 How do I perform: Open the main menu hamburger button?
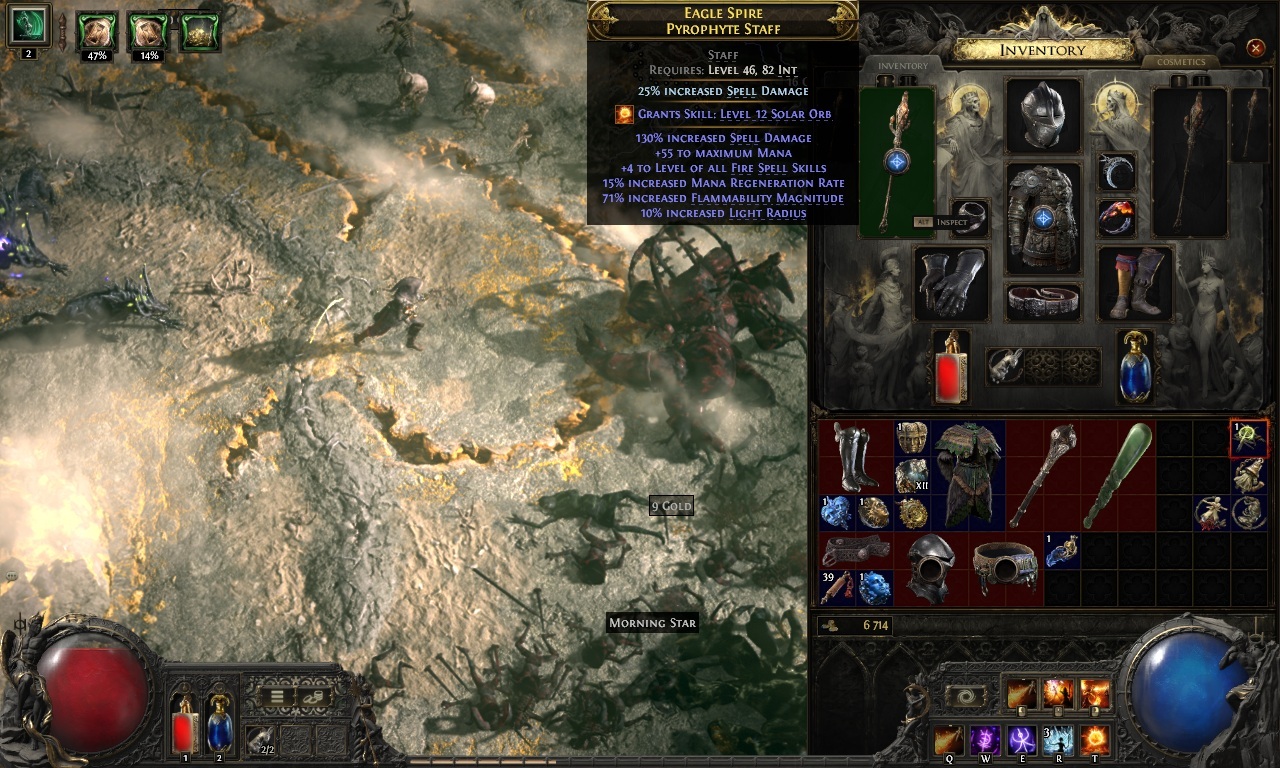(277, 697)
